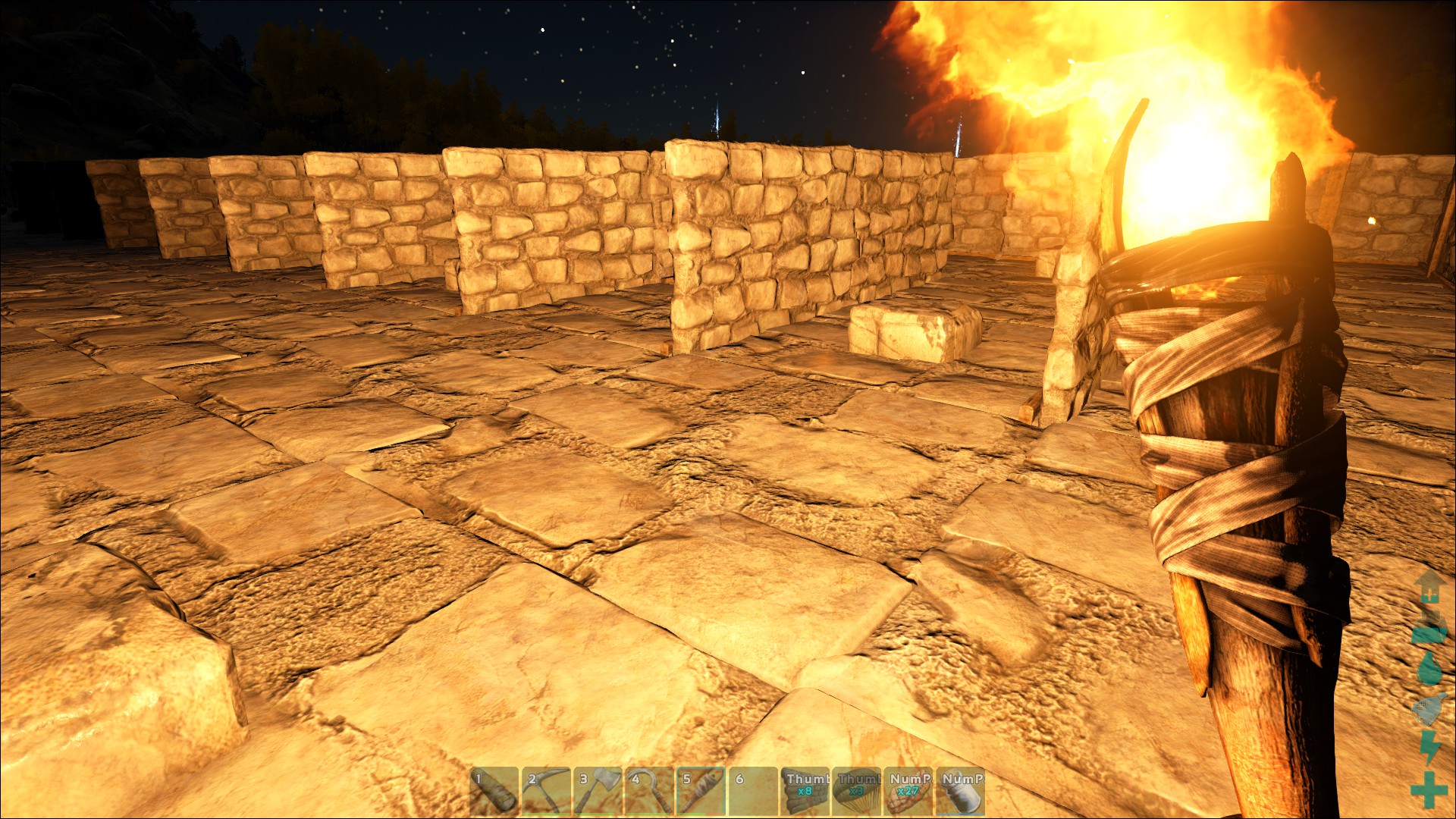Use the parachute stack showing x3
1456x819 pixels.
tap(856, 792)
